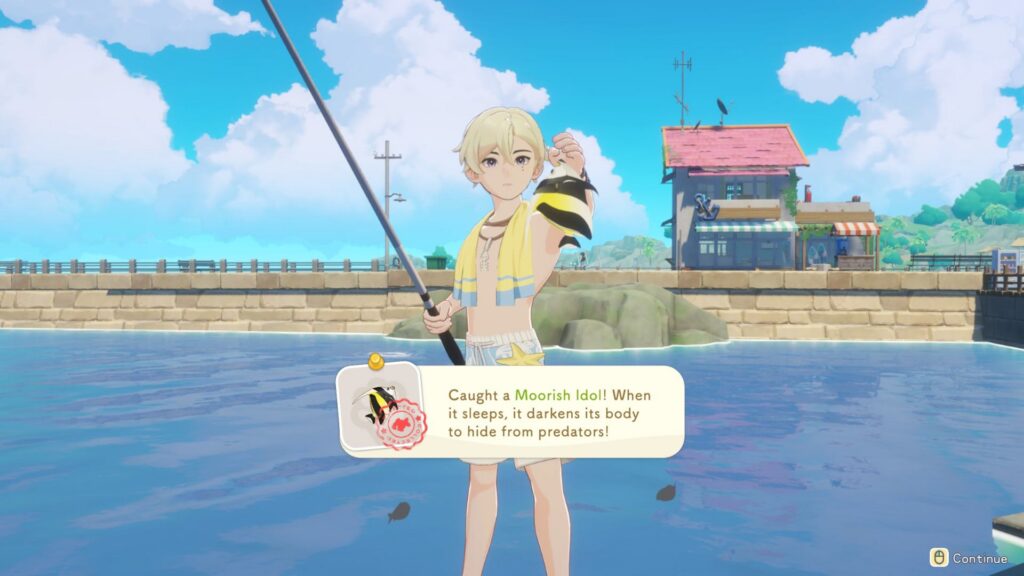Select the Moorish Idol fish thumbnail
The image size is (1024, 576).
(x=379, y=407)
